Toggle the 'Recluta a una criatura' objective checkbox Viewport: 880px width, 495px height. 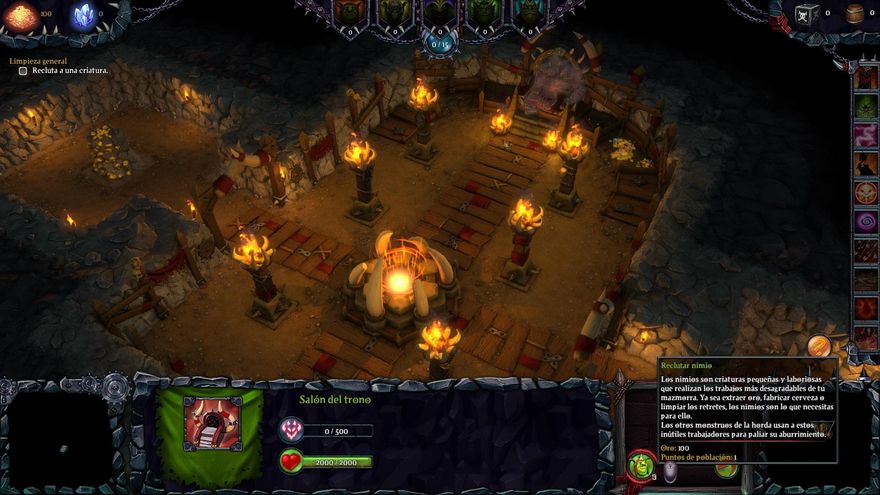(x=23, y=71)
